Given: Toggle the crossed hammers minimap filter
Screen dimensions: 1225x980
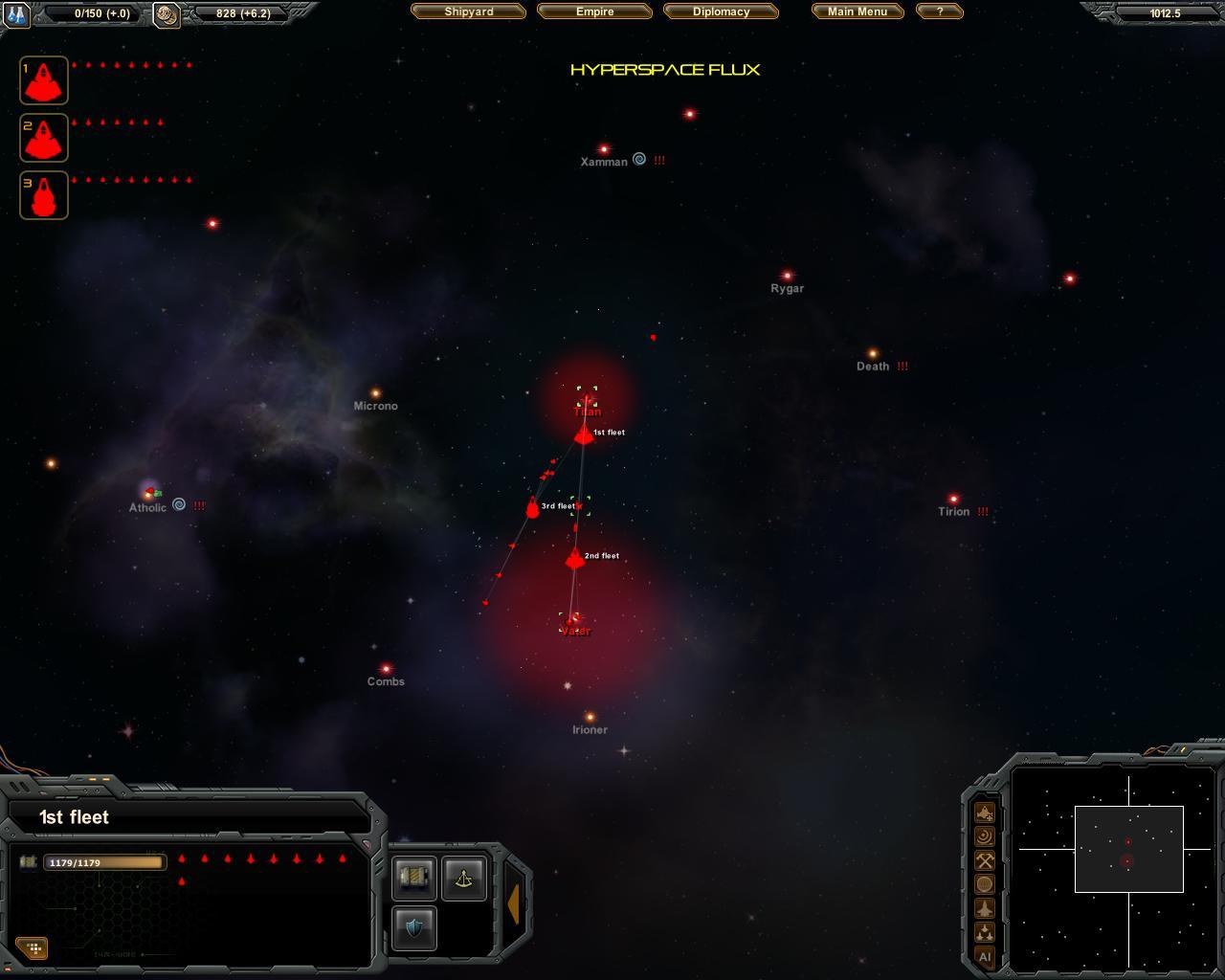Looking at the screenshot, I should click(x=985, y=860).
